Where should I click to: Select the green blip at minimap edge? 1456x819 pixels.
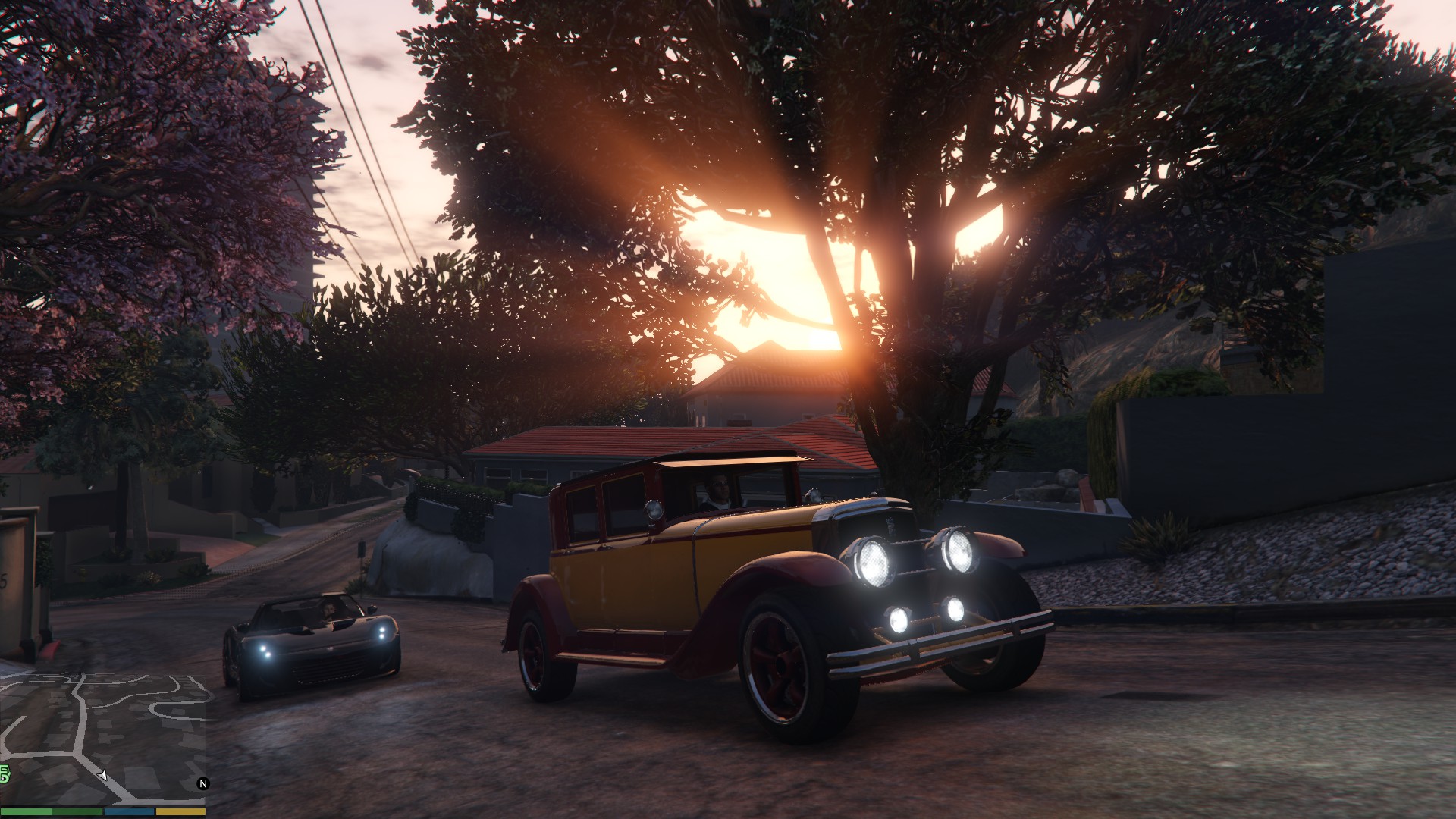point(5,774)
